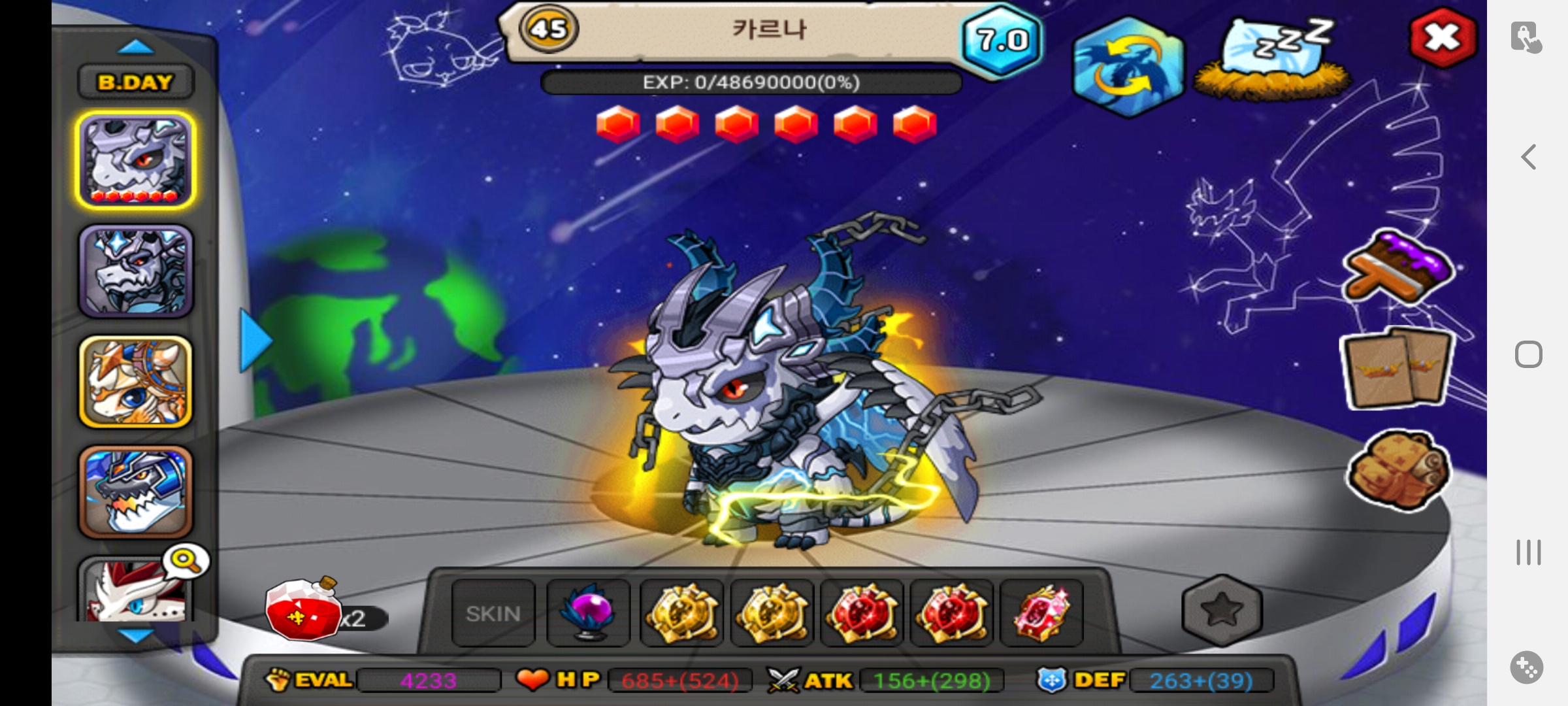Tap the B.DAY sort button
1568x706 pixels.
pyautogui.click(x=136, y=82)
